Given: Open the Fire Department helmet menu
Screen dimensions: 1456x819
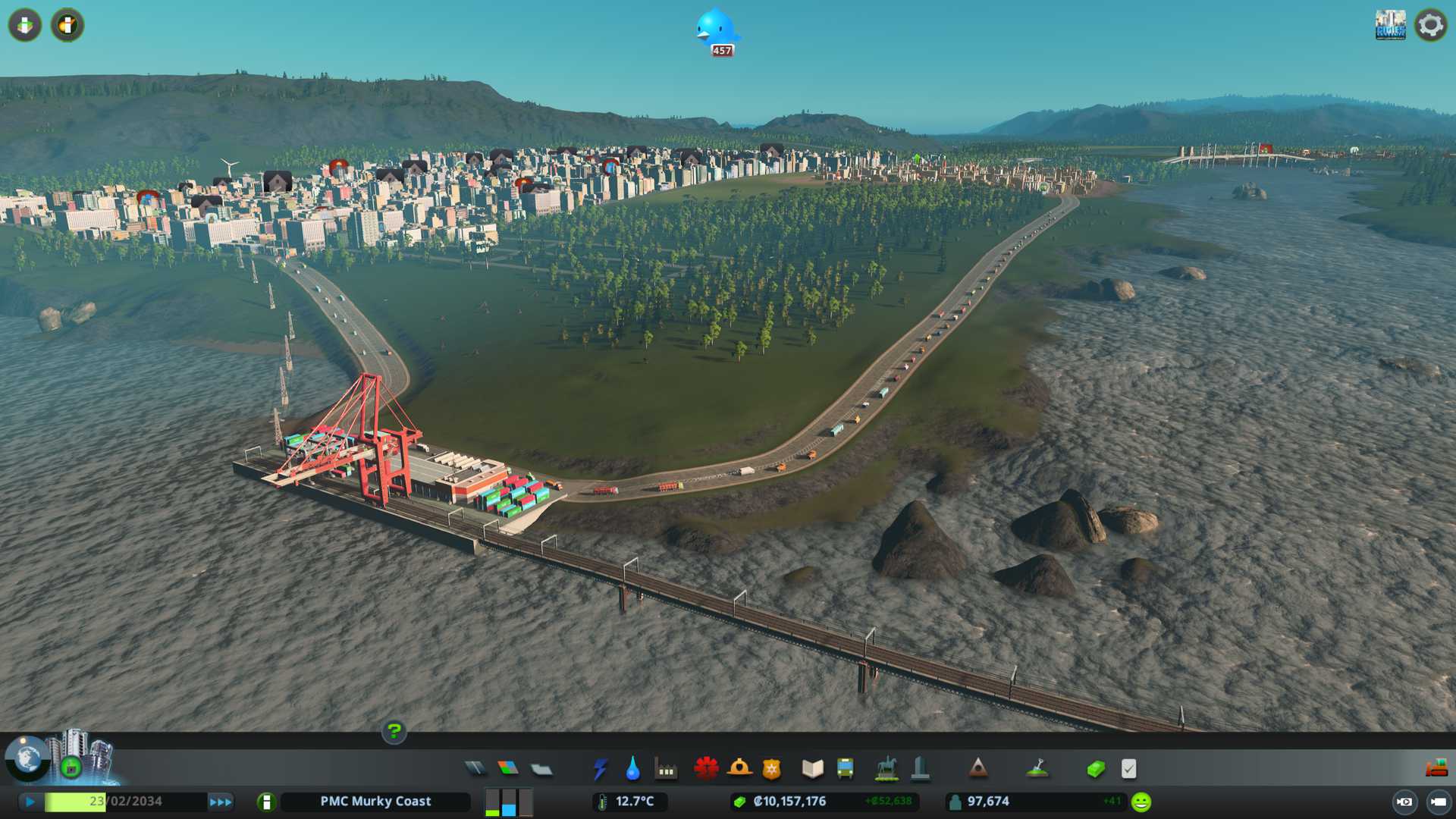Looking at the screenshot, I should tap(739, 769).
